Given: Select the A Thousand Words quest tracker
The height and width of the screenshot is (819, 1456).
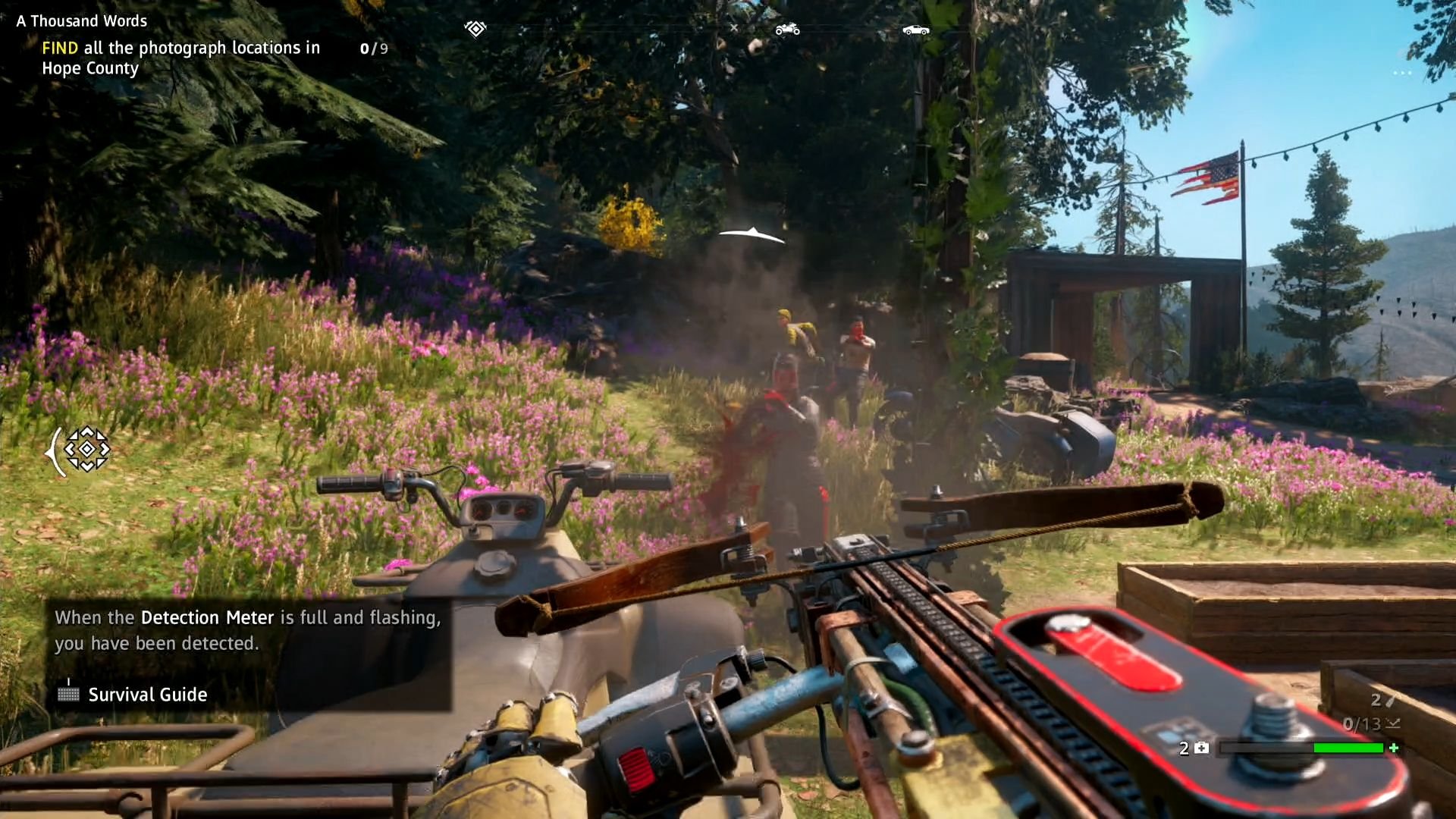Looking at the screenshot, I should point(82,21).
